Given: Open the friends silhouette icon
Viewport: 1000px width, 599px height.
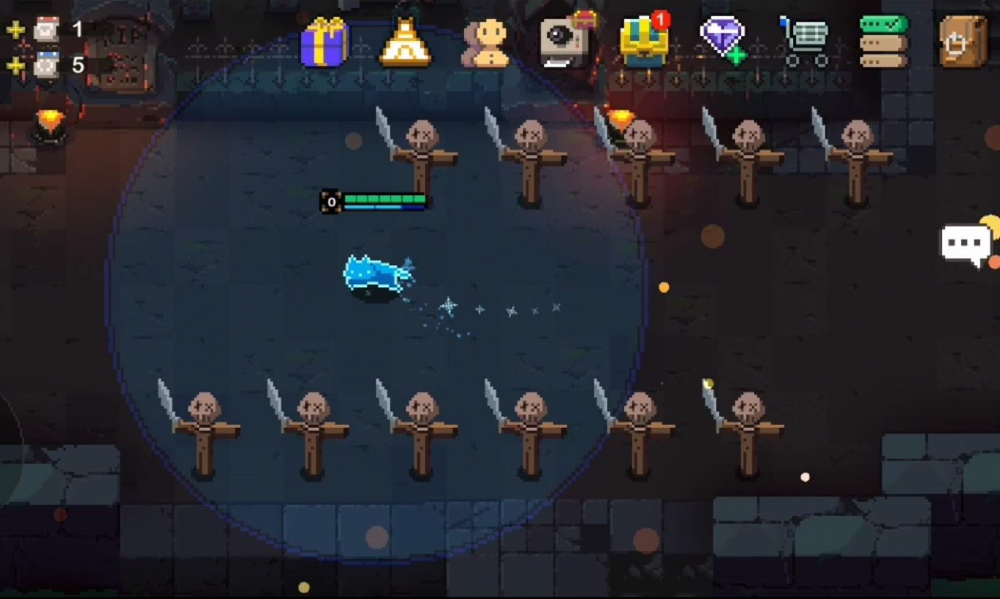Looking at the screenshot, I should coord(486,44).
